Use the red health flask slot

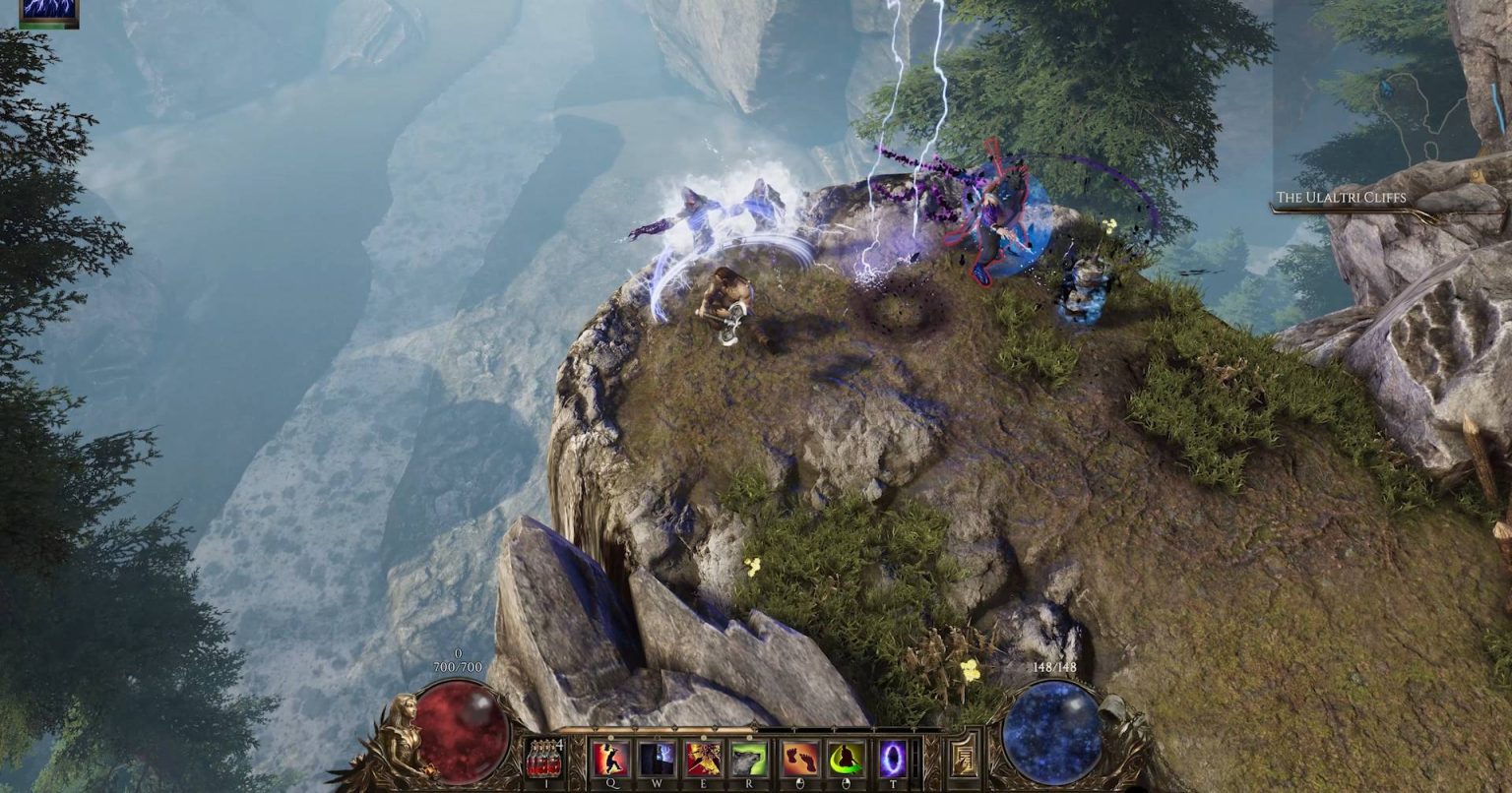(544, 760)
